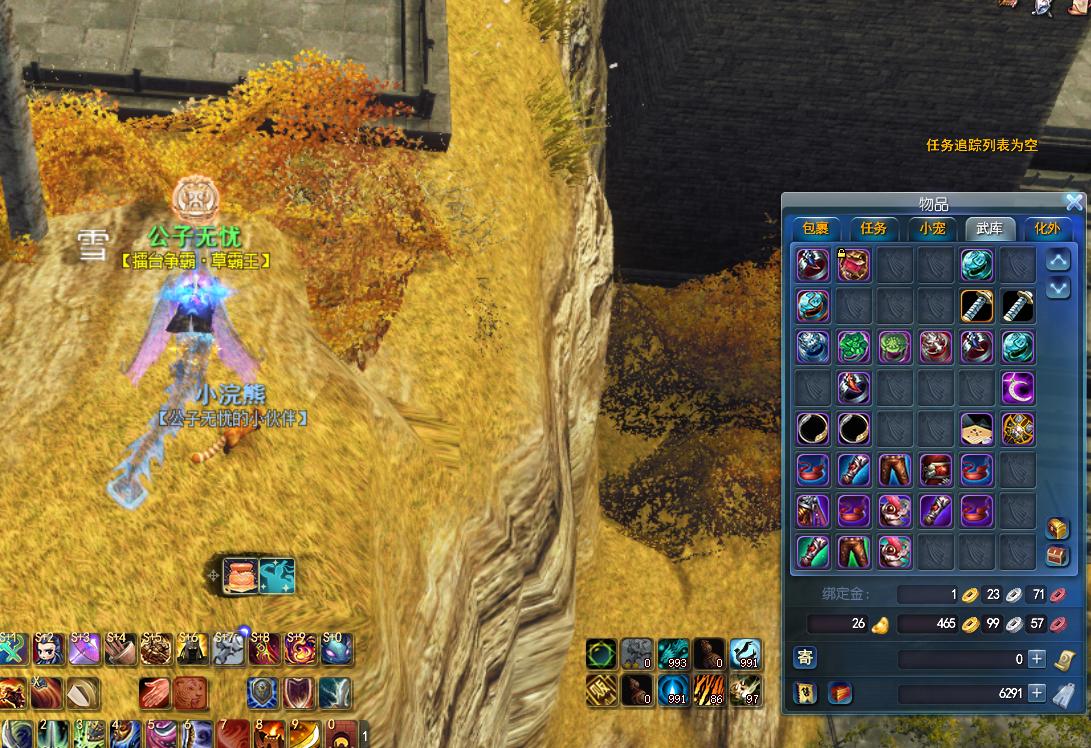Click the 寄 mail button
The image size is (1091, 748).
coord(805,657)
